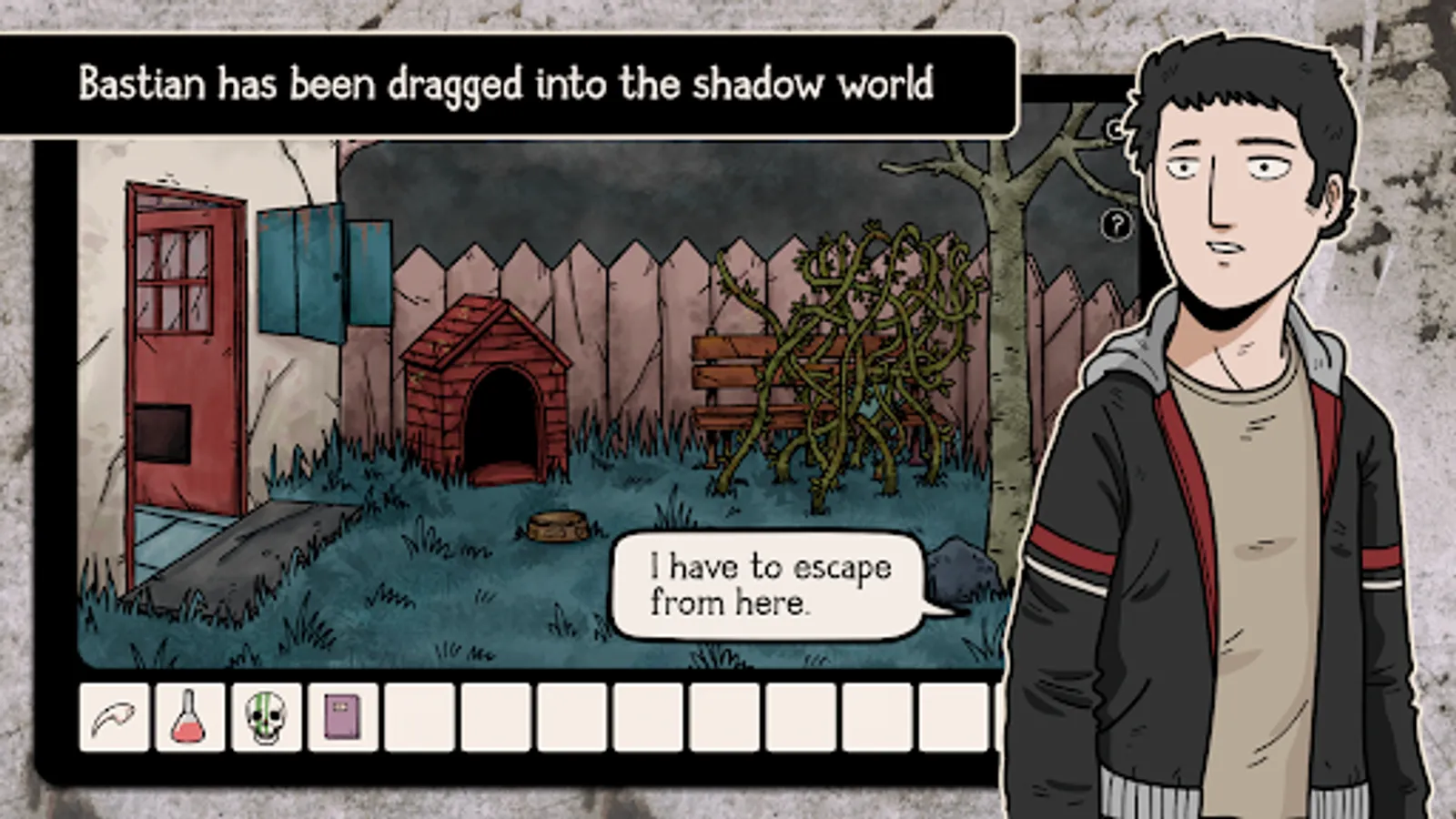
Task: Click the birch tree trunk
Action: coord(1001,364)
